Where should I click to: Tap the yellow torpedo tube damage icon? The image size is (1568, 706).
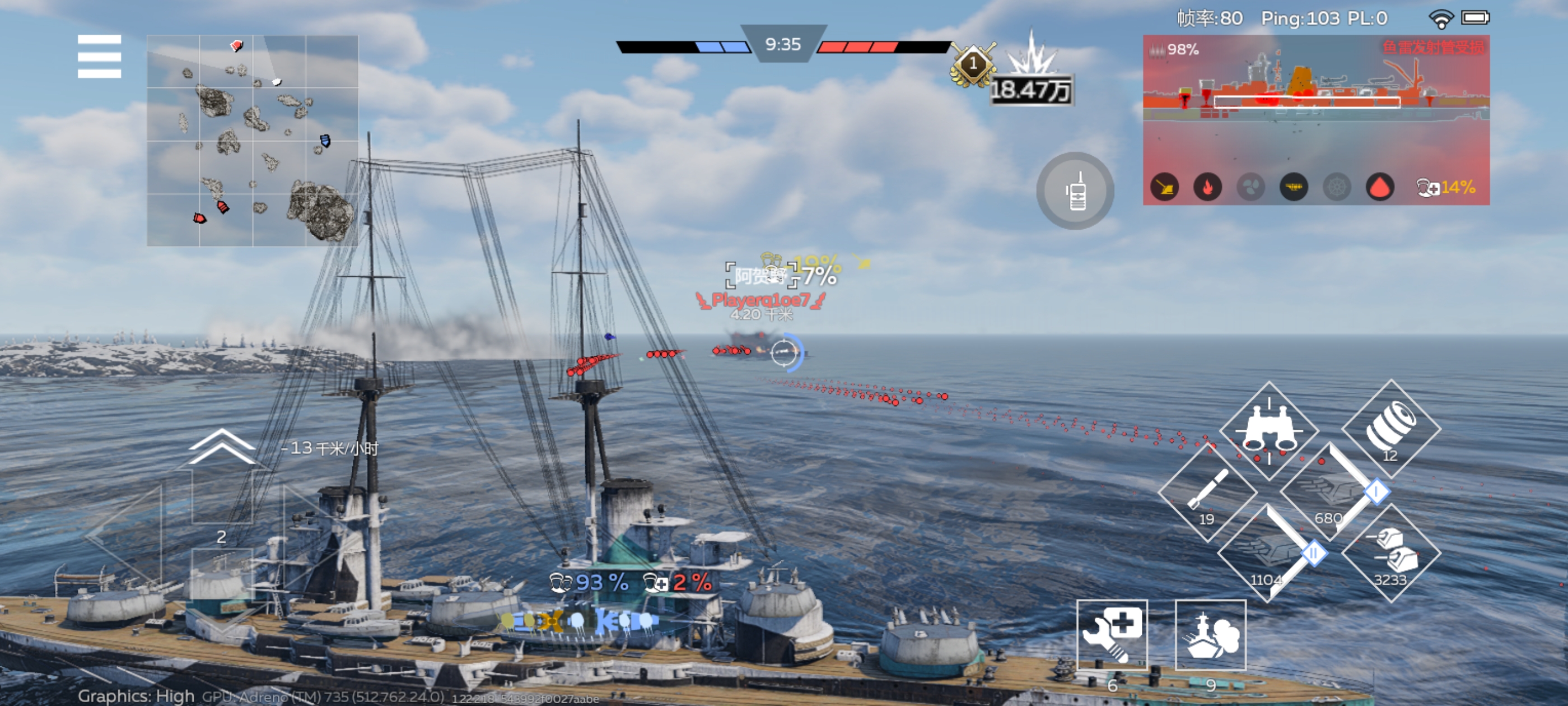(x=1294, y=187)
